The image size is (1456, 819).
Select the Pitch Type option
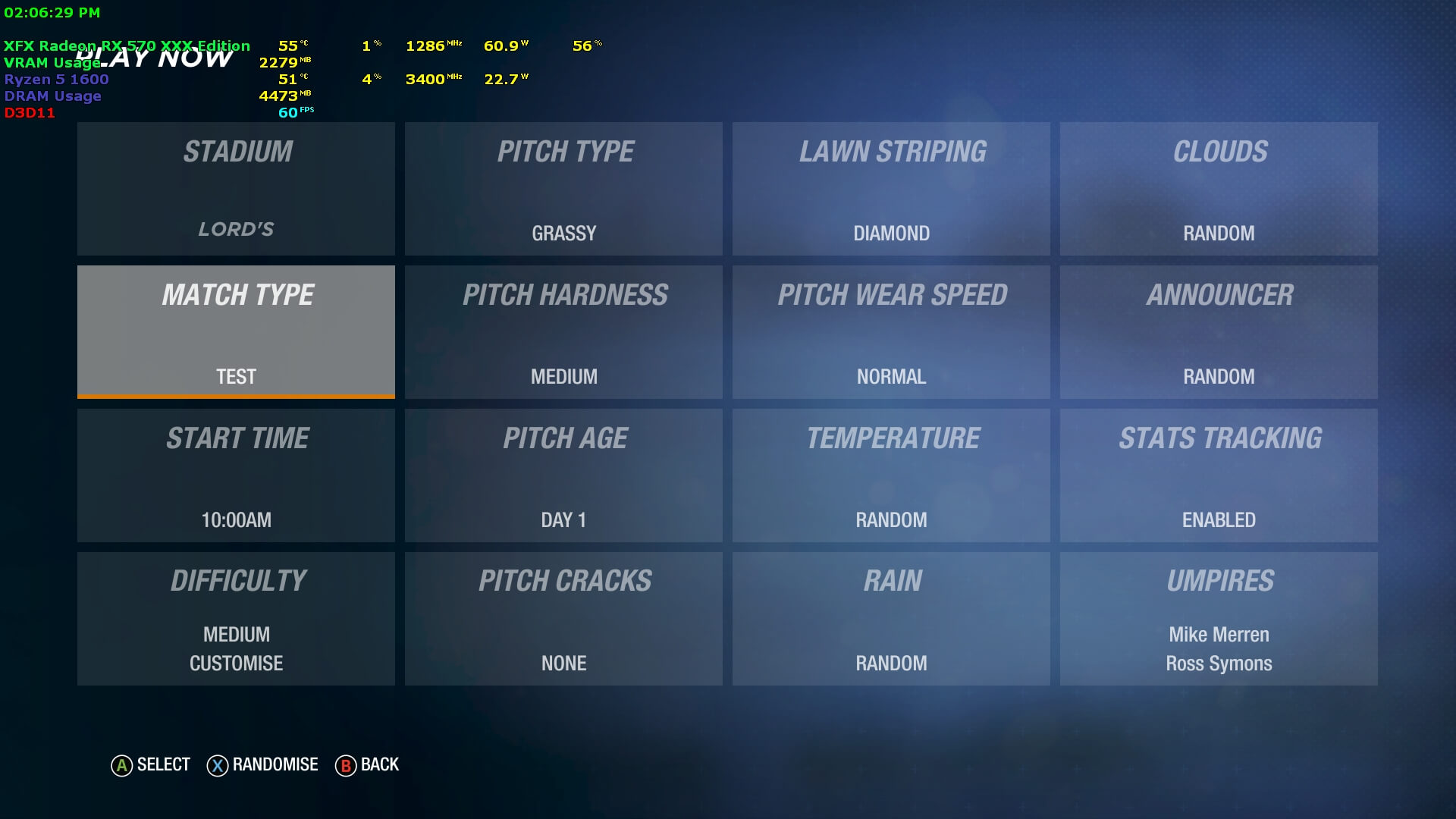point(563,189)
